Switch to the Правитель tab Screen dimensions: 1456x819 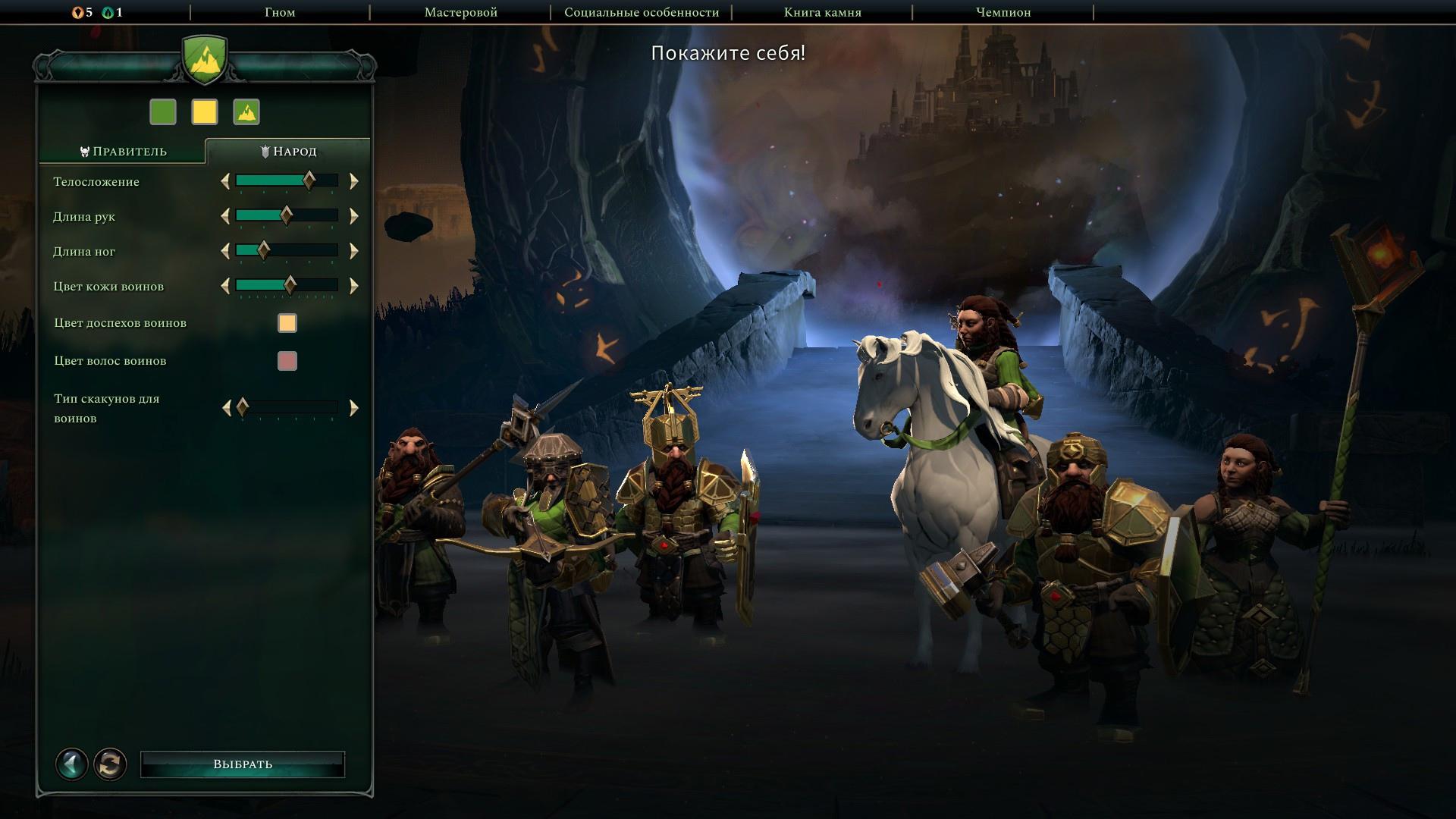123,152
